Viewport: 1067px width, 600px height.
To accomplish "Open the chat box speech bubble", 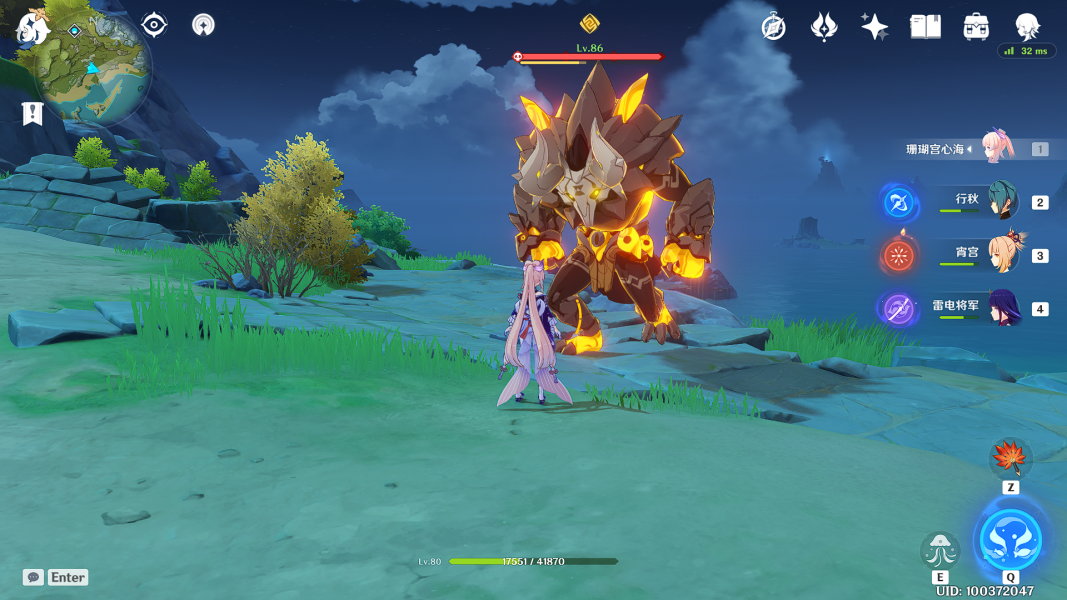I will coord(34,577).
